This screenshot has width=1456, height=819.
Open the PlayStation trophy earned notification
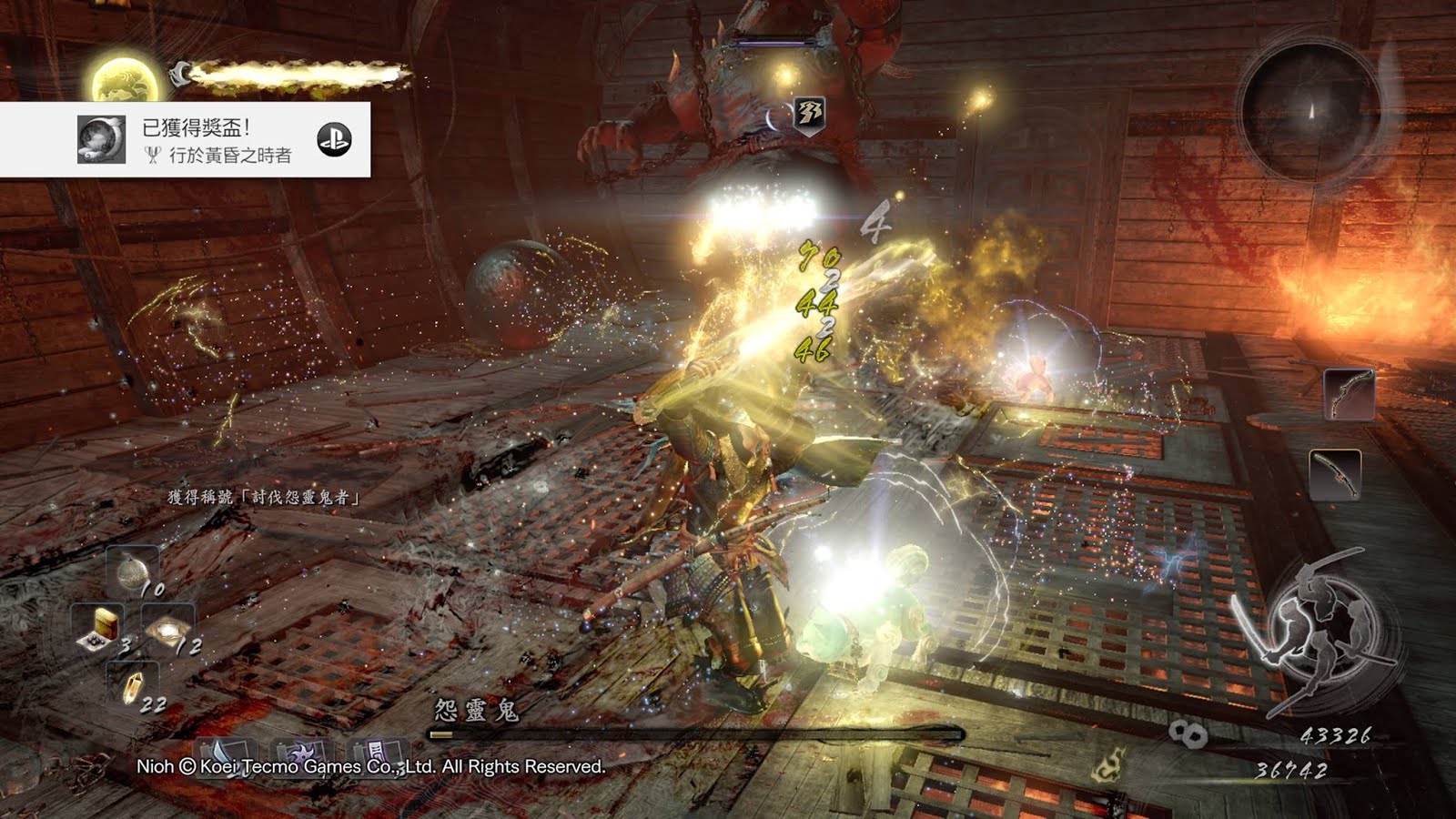185,139
